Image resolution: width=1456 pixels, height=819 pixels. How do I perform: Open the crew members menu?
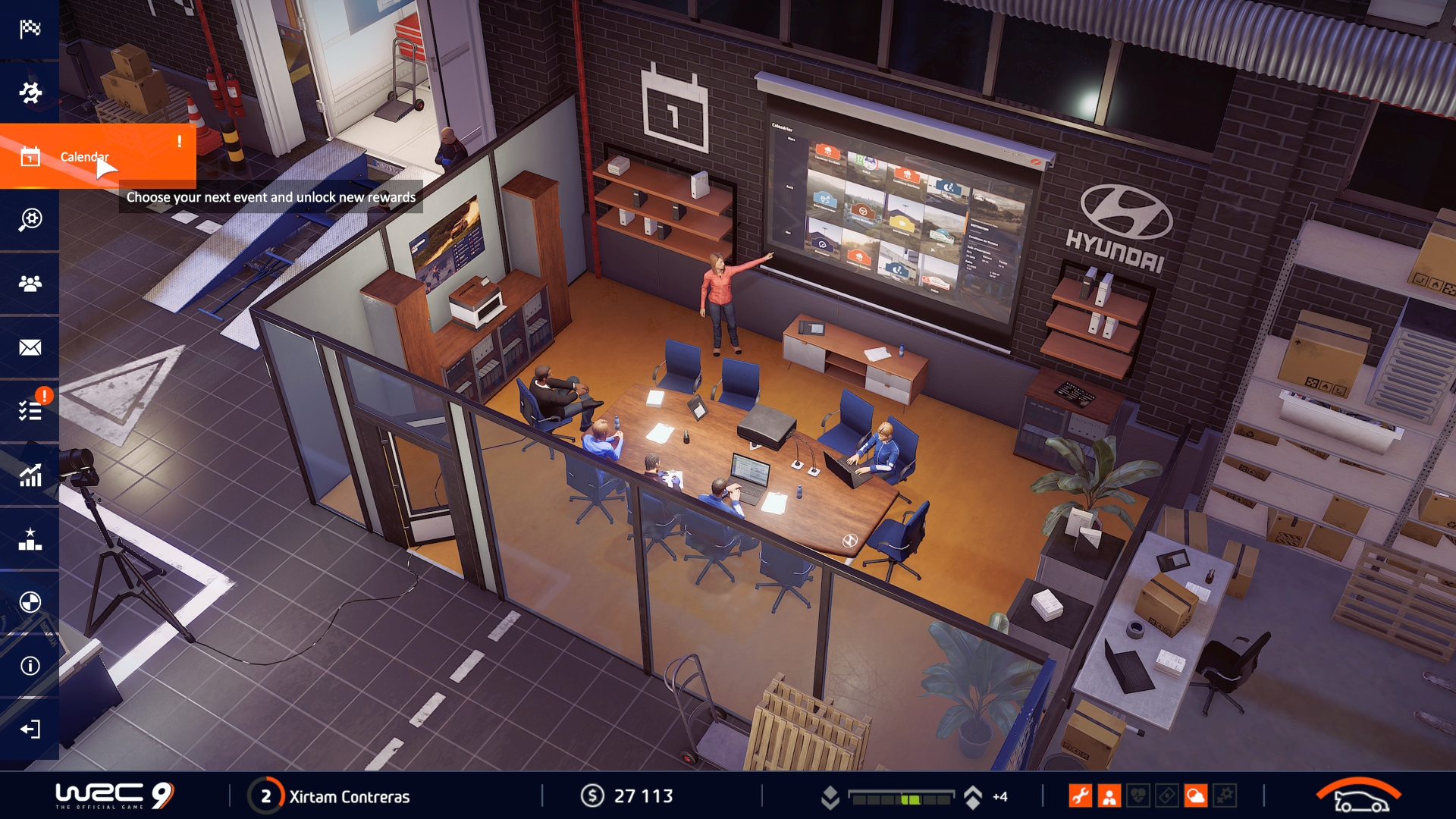[x=30, y=284]
